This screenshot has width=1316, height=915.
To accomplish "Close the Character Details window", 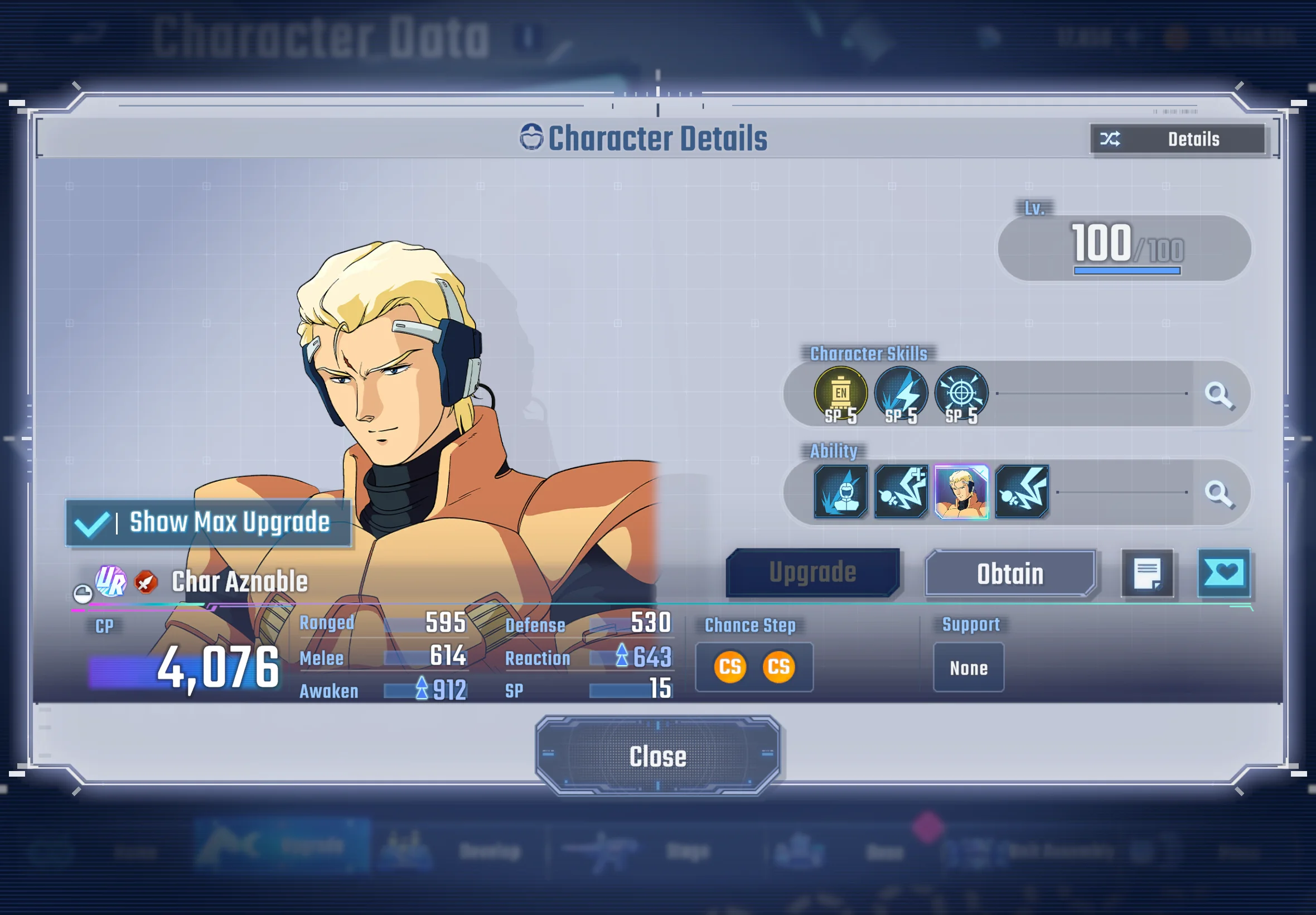I will (x=657, y=755).
